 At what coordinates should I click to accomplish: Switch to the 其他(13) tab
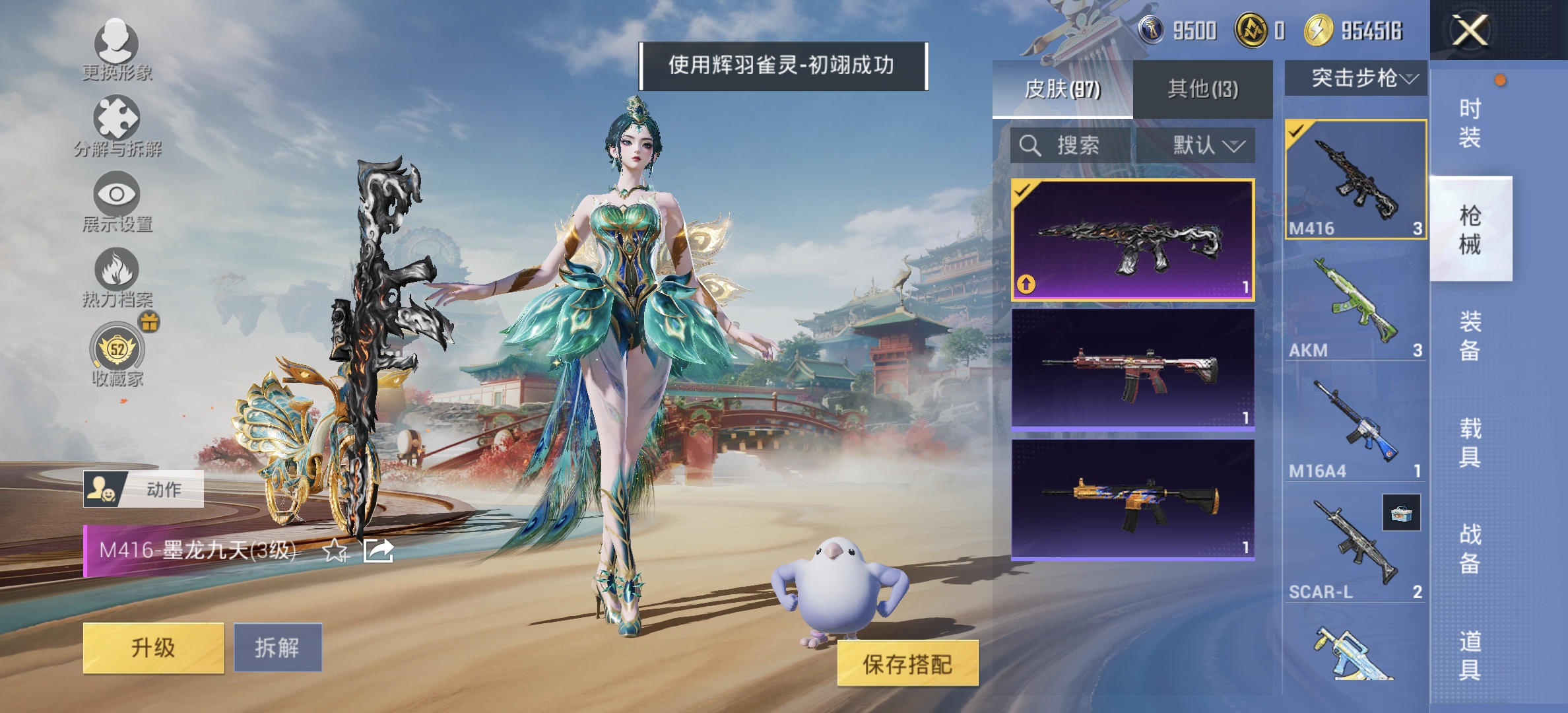click(x=1202, y=88)
